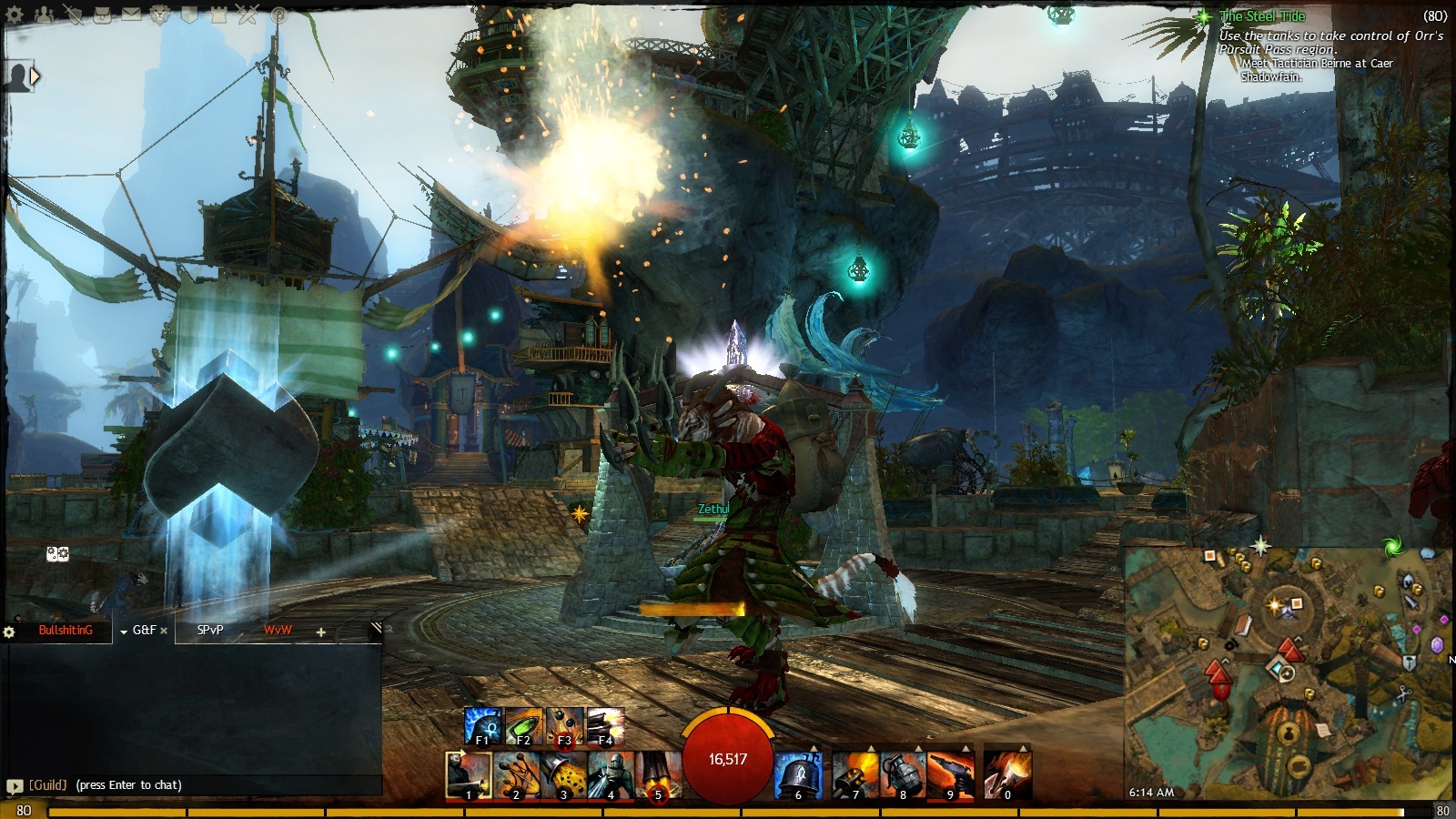Open the game menu gear icon
This screenshot has height=819, width=1456.
15,15
